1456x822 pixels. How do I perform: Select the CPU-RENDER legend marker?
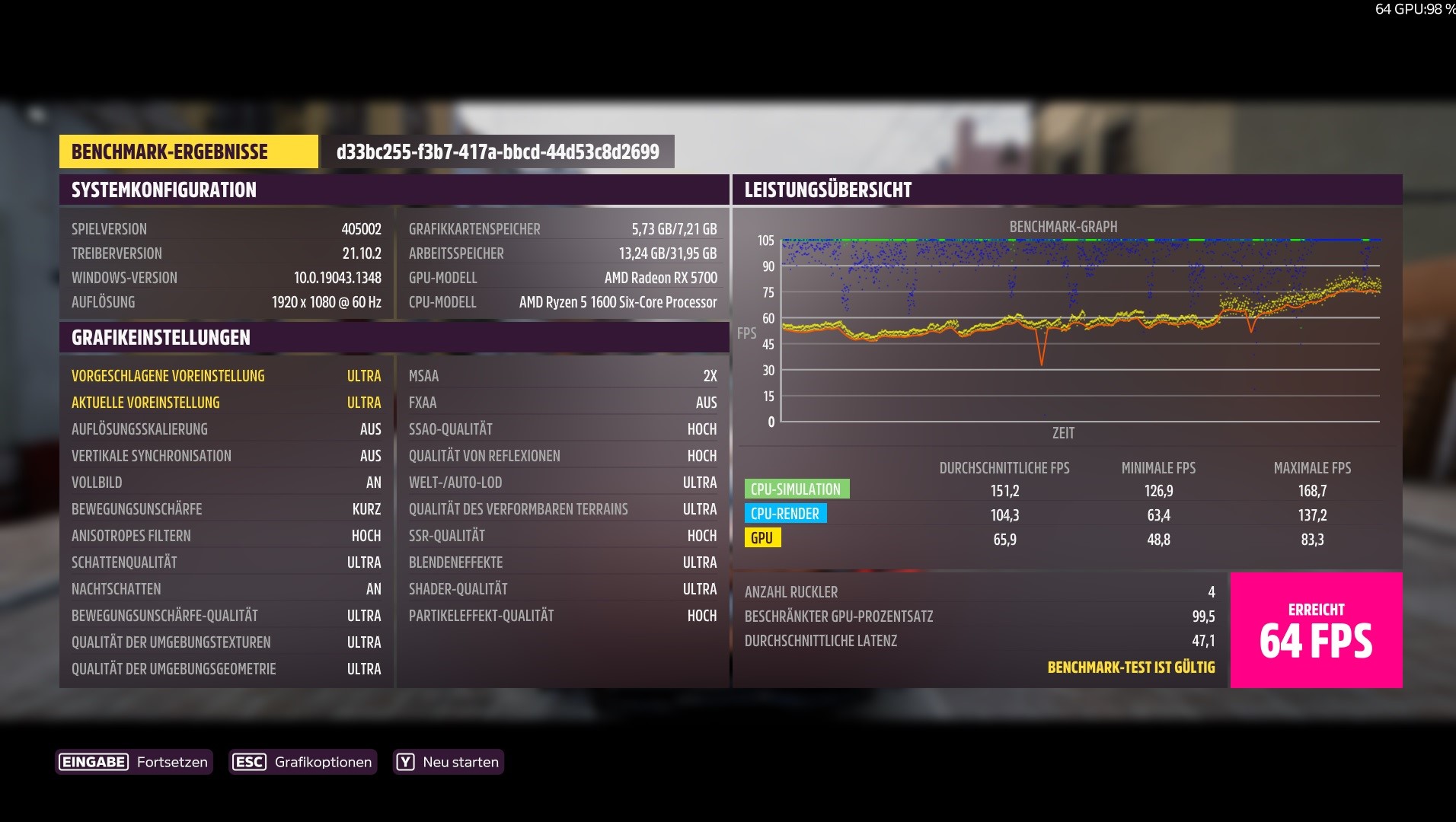785,514
